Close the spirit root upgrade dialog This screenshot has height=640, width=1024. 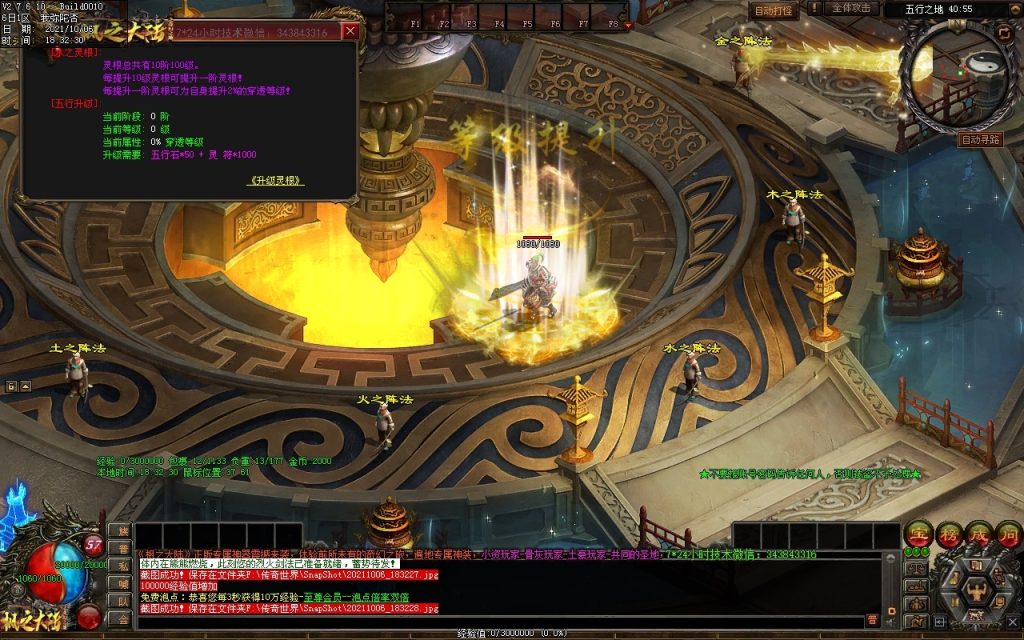(350, 31)
